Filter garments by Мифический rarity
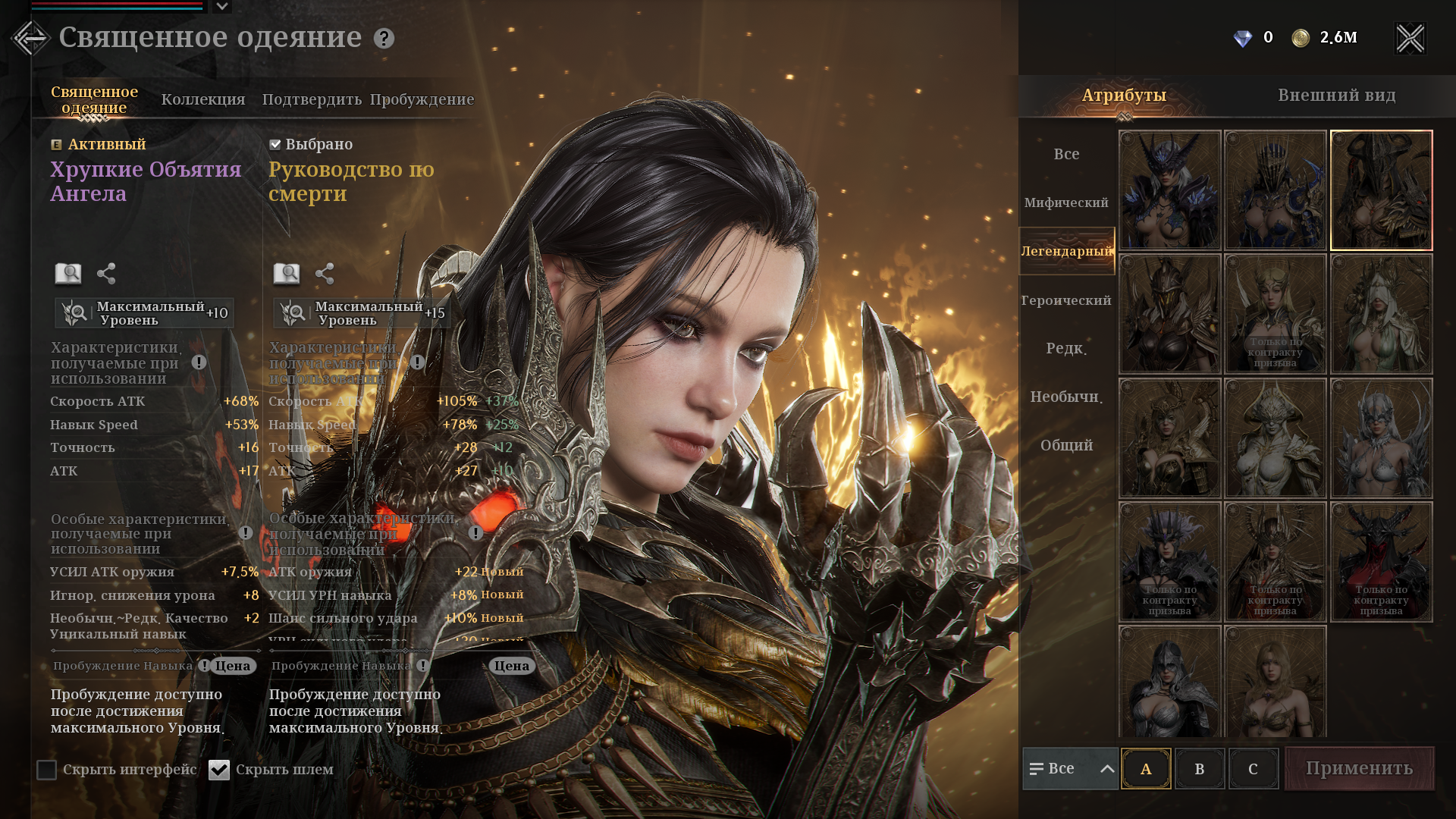Viewport: 1456px width, 819px height. click(x=1066, y=202)
